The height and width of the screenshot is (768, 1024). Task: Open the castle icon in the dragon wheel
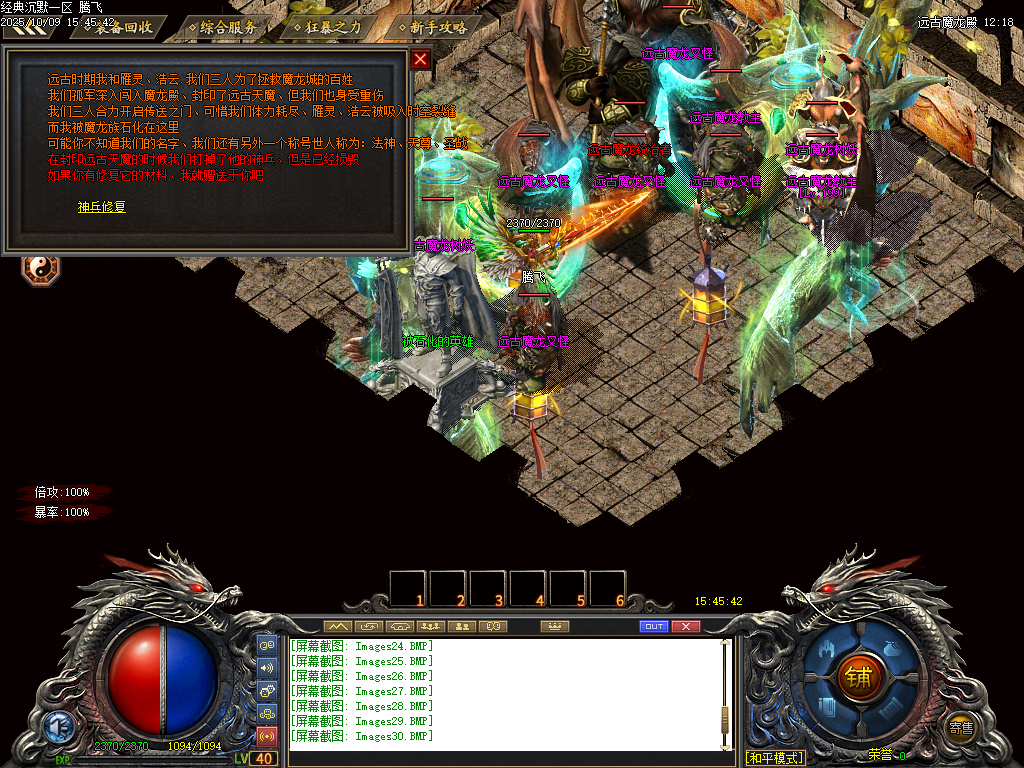828,650
